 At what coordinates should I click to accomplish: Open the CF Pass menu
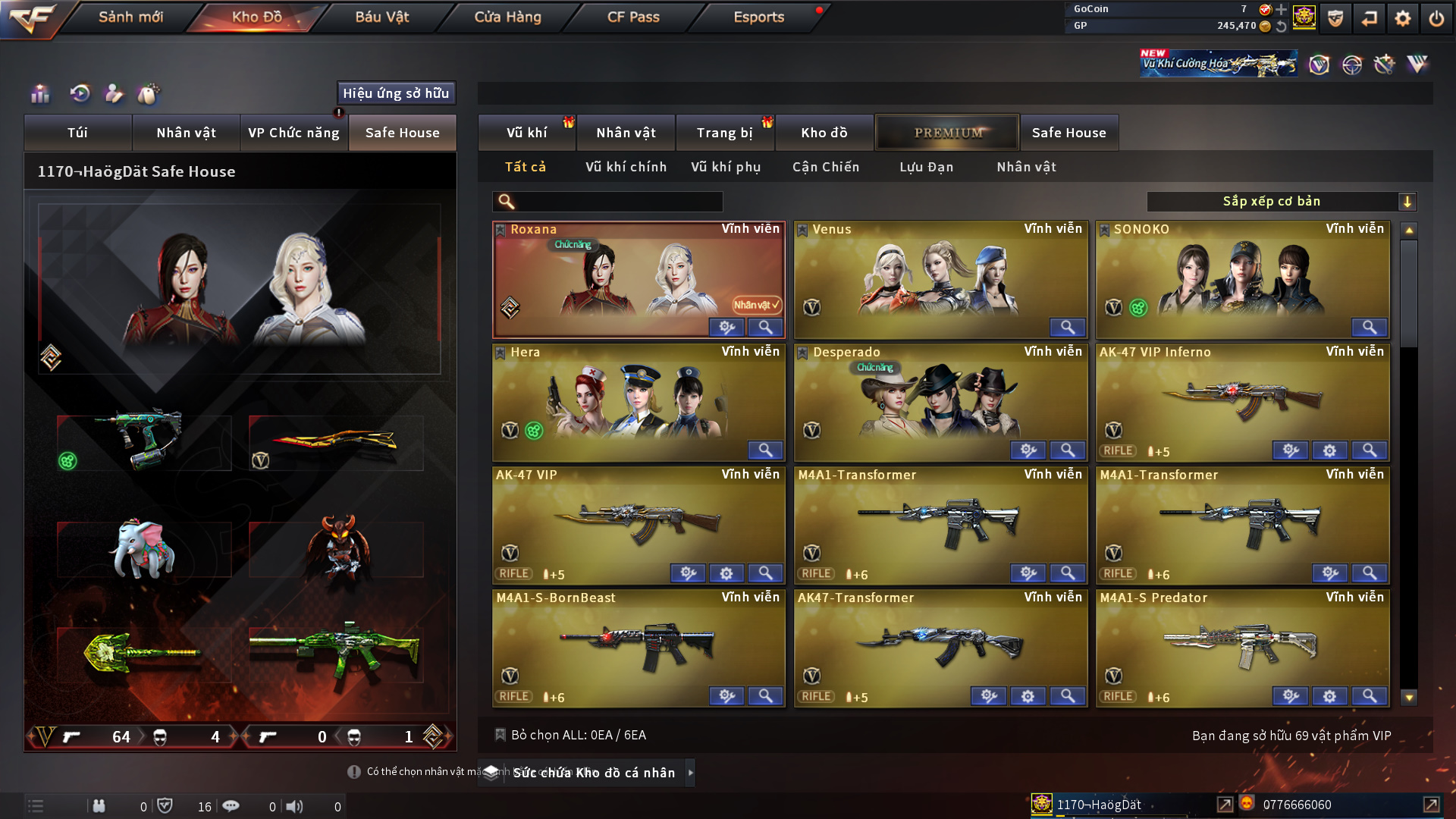pos(633,17)
